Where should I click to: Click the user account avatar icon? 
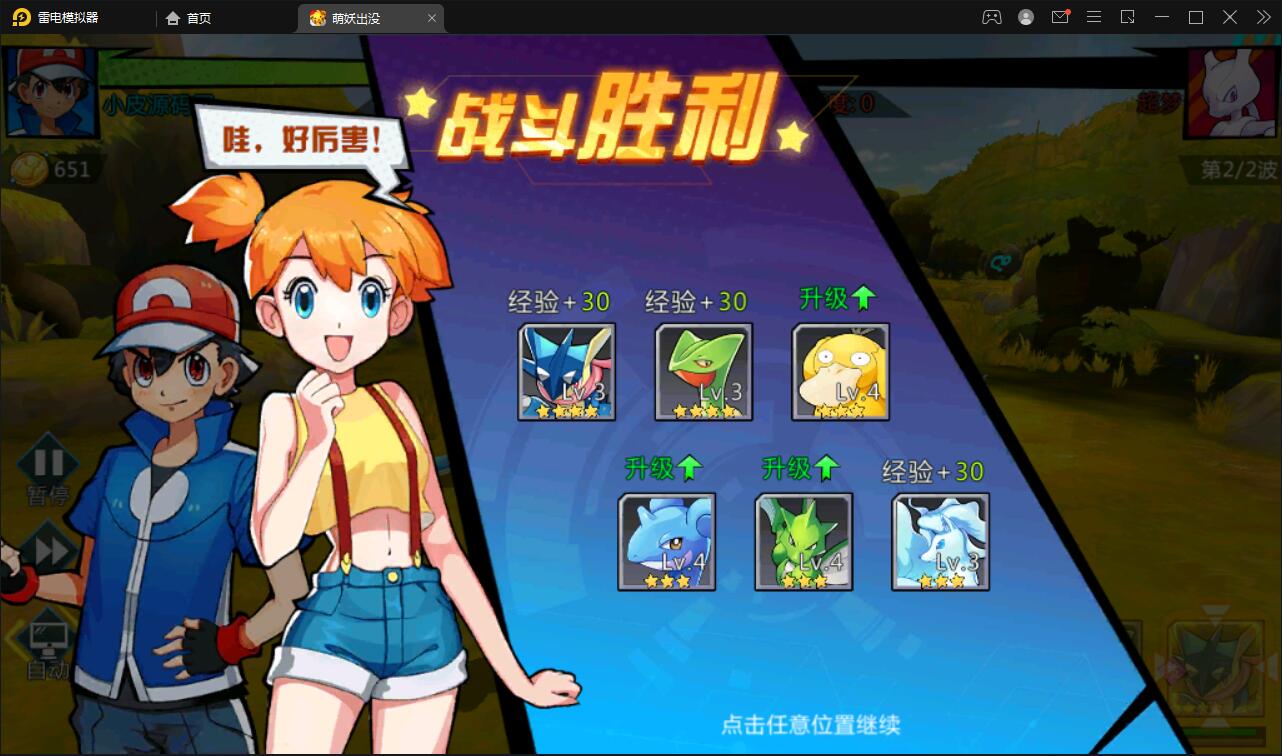[1025, 17]
